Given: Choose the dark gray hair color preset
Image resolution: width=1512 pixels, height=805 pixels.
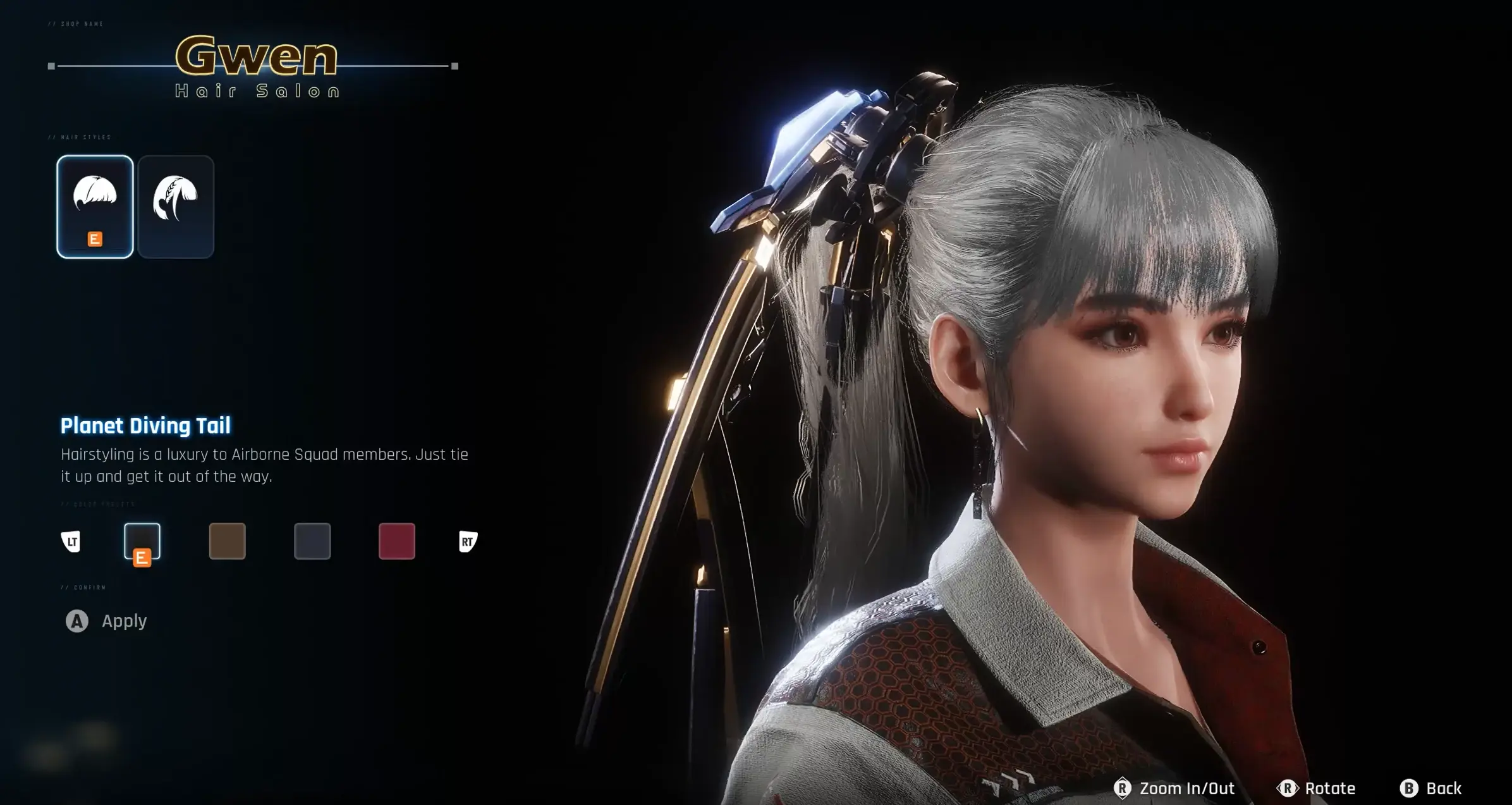Looking at the screenshot, I should [312, 542].
